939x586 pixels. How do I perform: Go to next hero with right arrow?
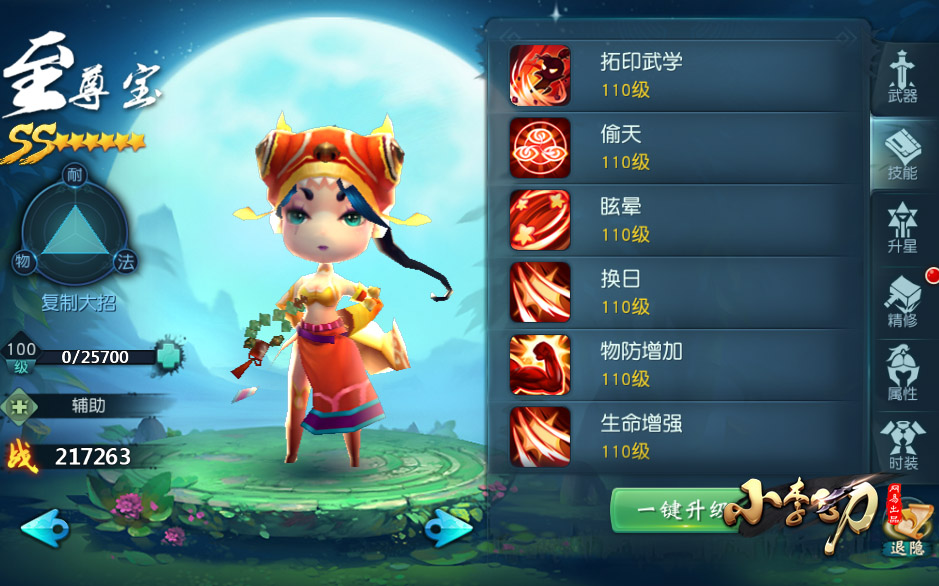click(448, 528)
